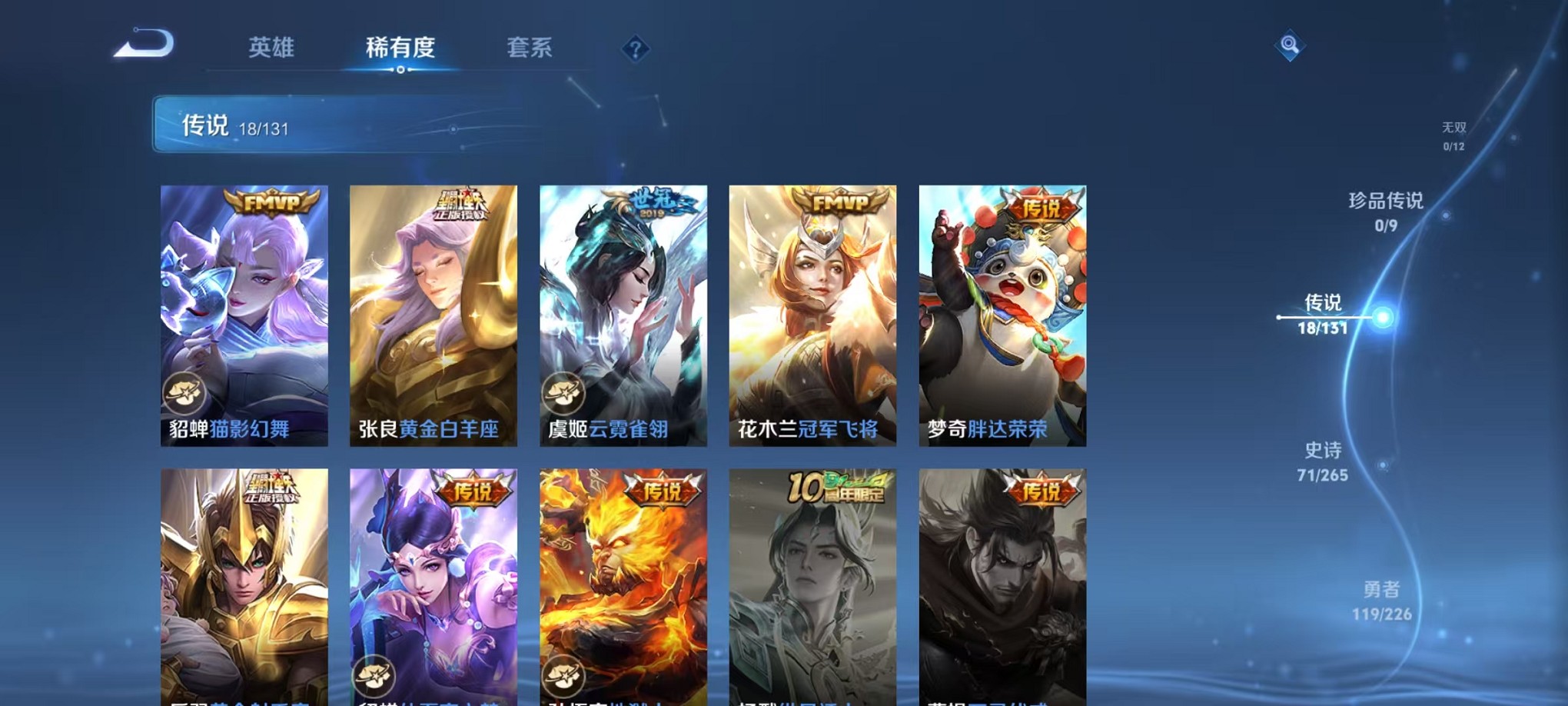This screenshot has width=1568, height=706.
Task: Switch to the 套系 tab
Action: click(530, 48)
